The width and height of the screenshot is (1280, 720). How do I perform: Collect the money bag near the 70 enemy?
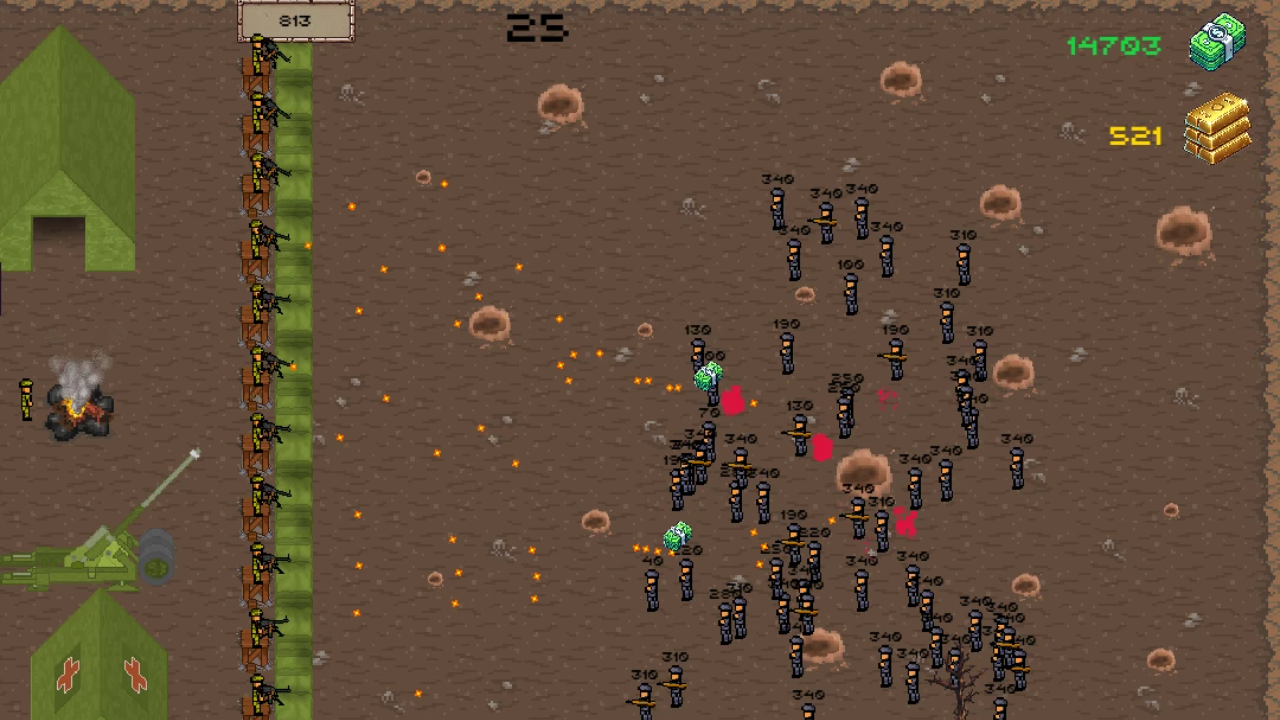pyautogui.click(x=708, y=375)
